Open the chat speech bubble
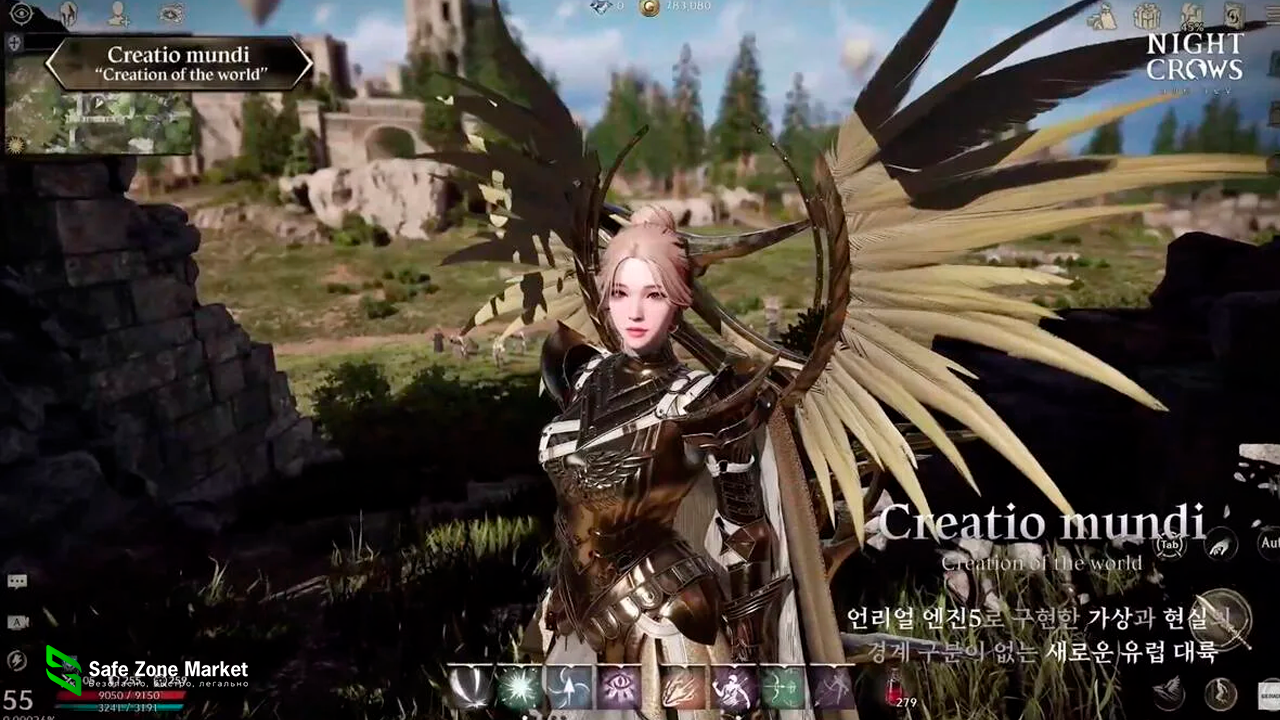 (17, 582)
